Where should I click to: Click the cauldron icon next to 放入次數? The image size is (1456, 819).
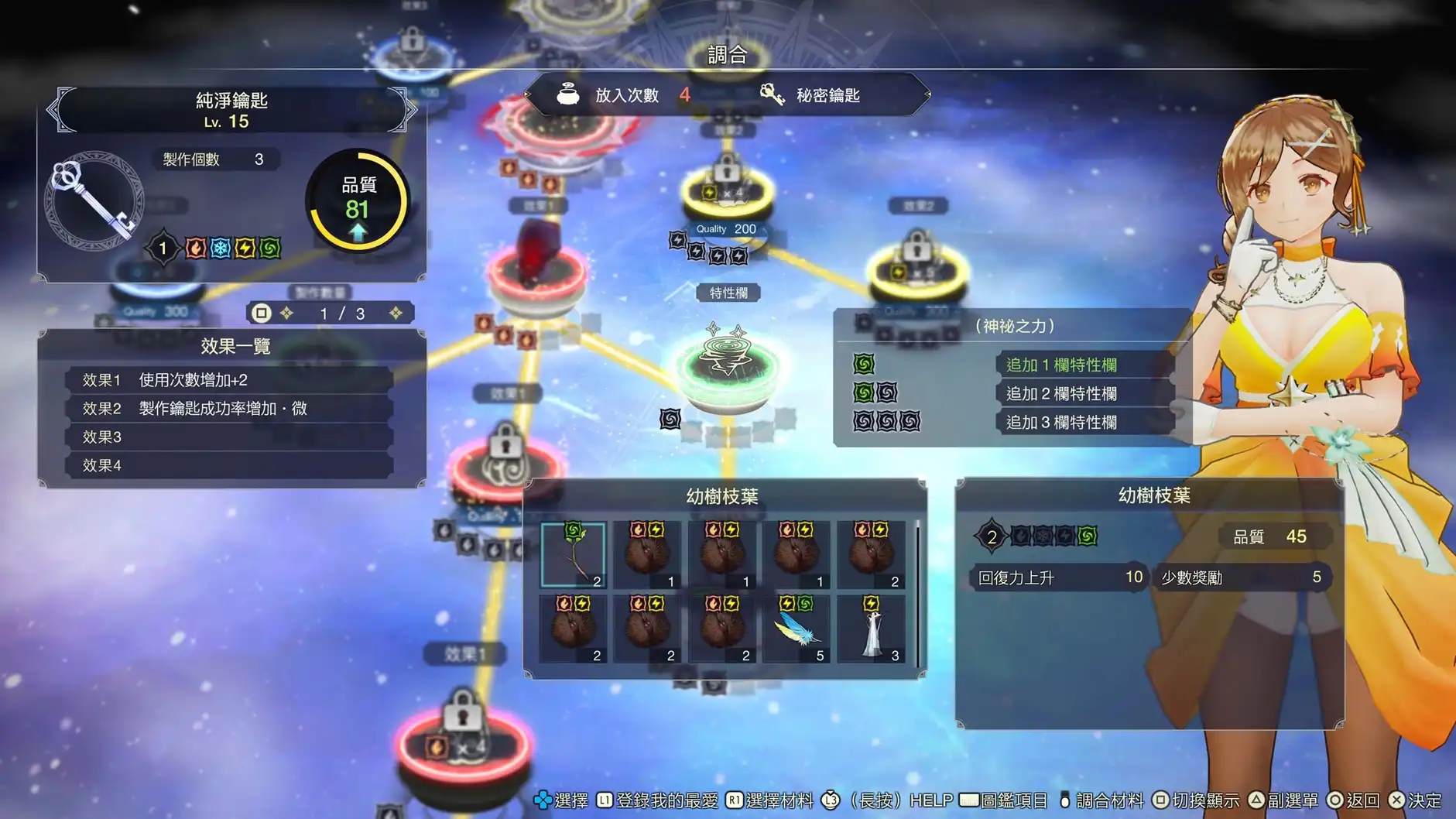click(x=567, y=93)
